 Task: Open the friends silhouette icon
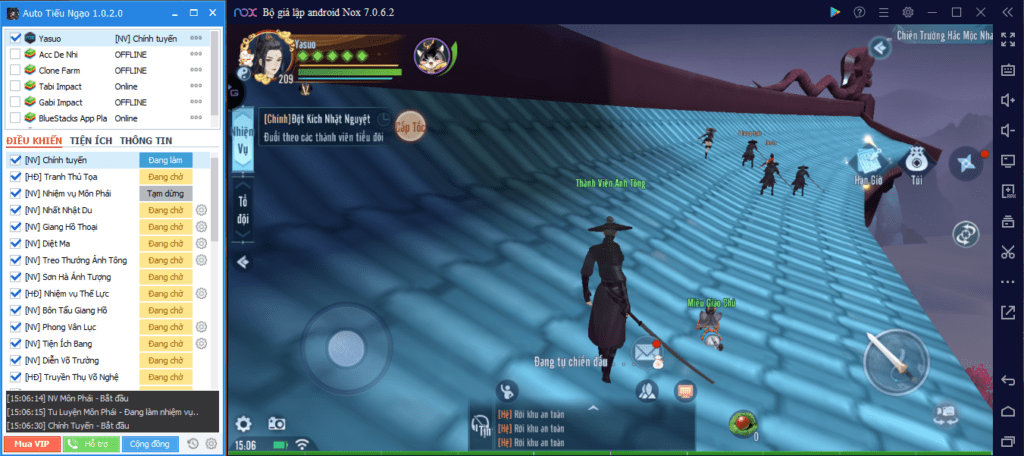pyautogui.click(x=646, y=391)
